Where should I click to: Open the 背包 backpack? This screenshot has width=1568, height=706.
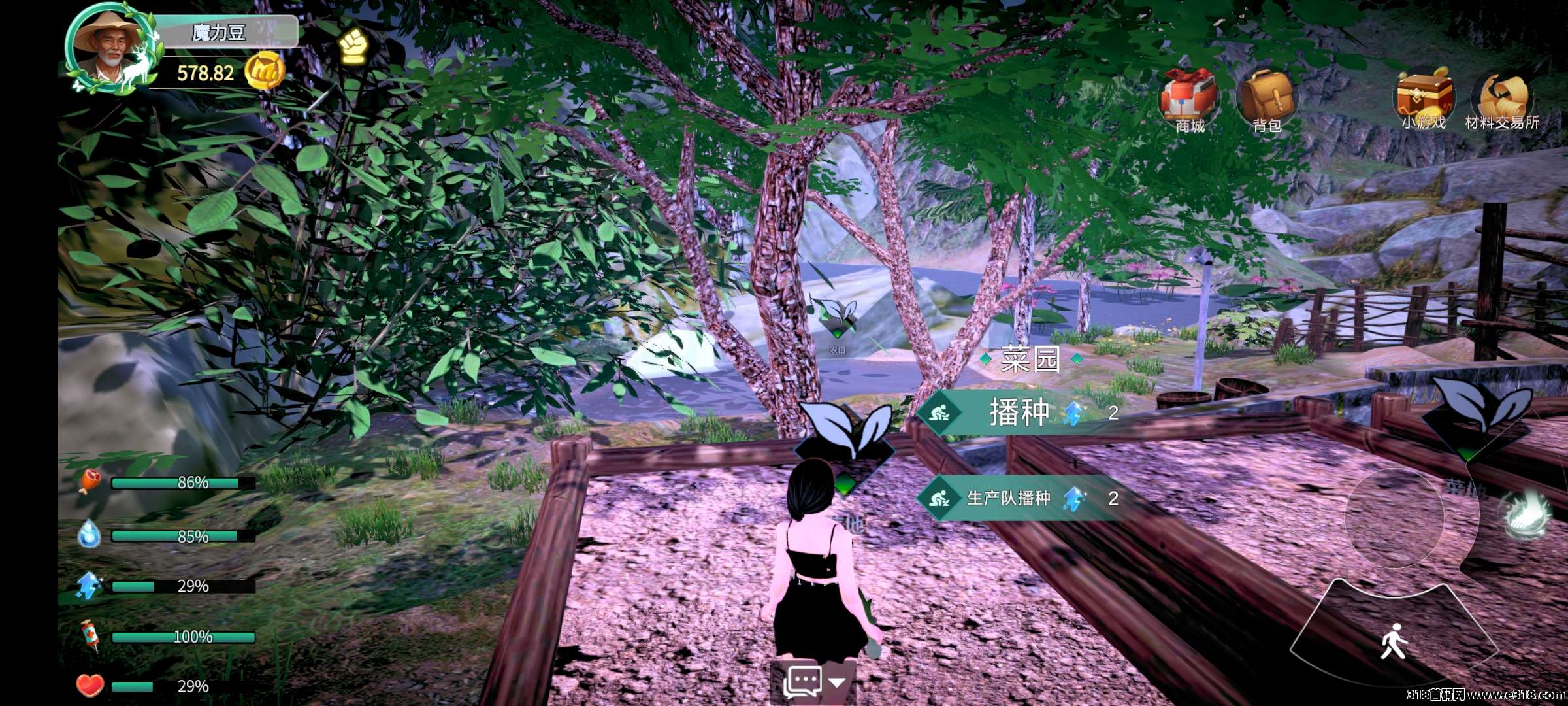[x=1267, y=100]
